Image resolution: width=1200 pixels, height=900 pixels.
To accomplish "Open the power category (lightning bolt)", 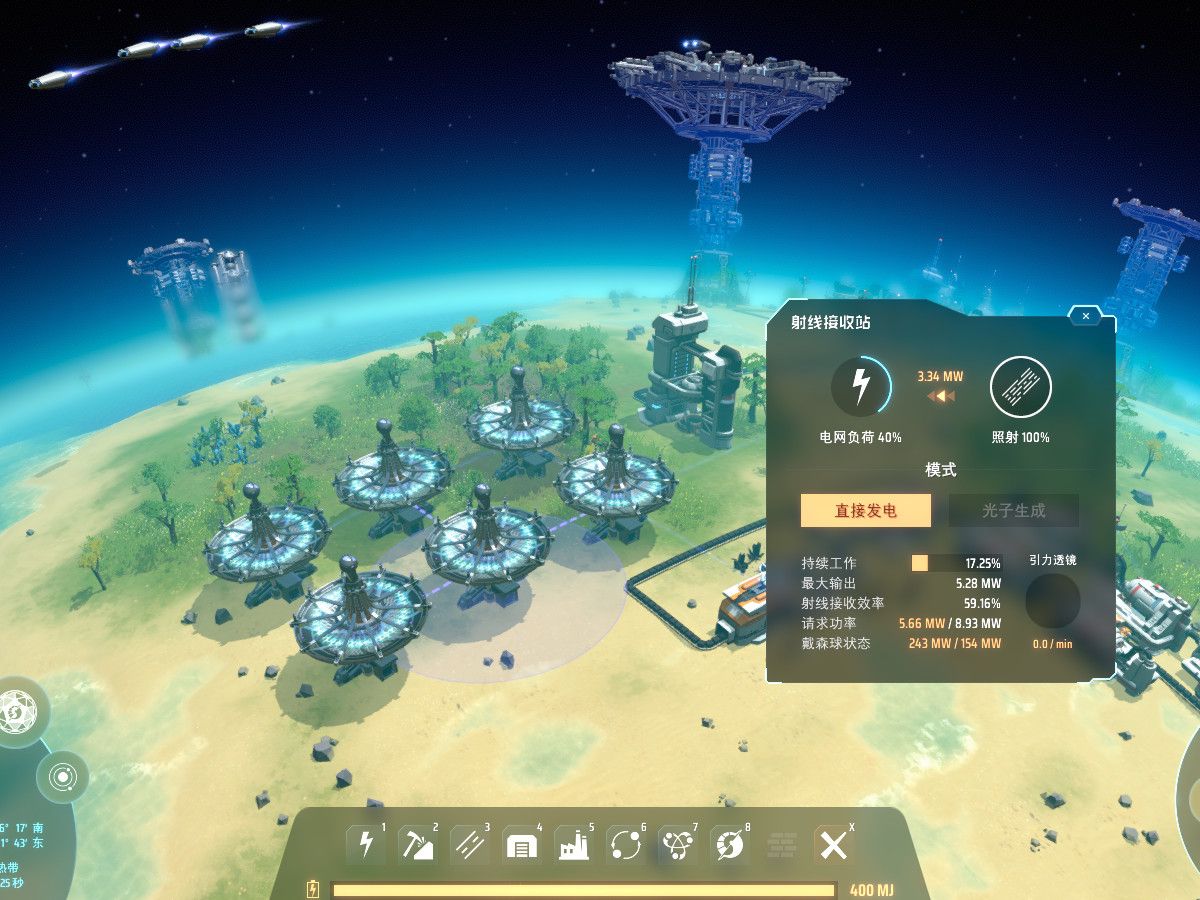I will (x=366, y=845).
